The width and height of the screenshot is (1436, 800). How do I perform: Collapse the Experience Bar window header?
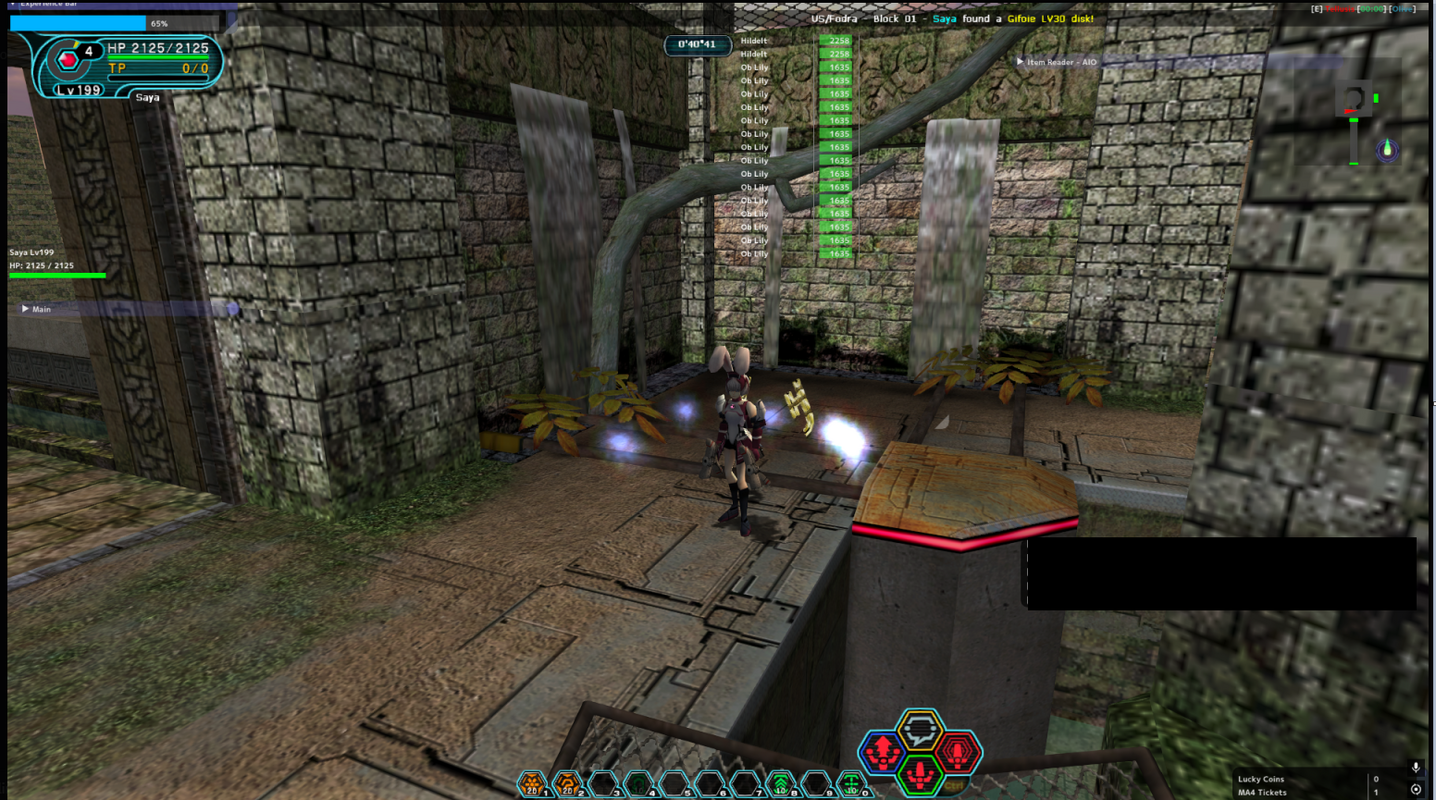pos(12,4)
